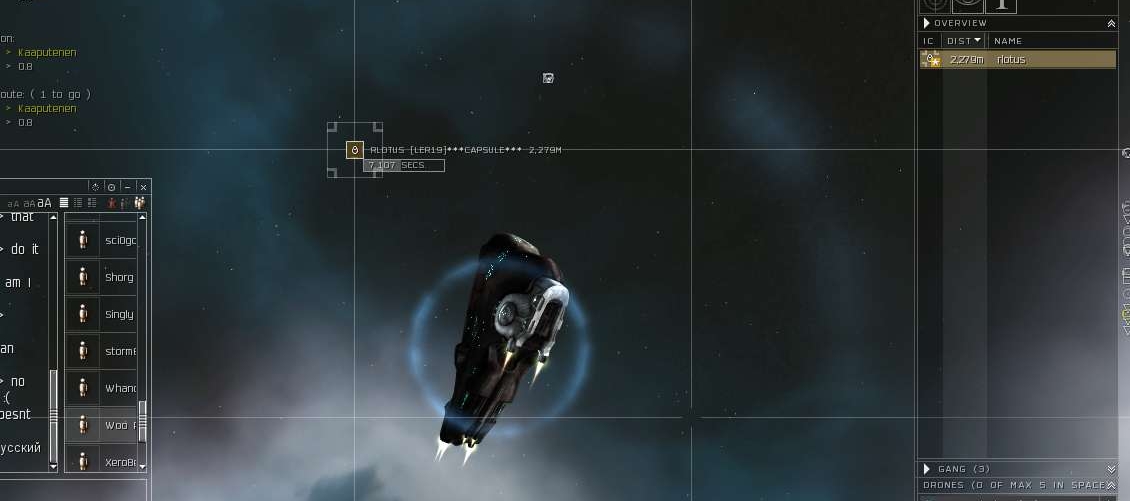Pick the XeroB member at the list bottom
1130x501 pixels.
coord(119,463)
